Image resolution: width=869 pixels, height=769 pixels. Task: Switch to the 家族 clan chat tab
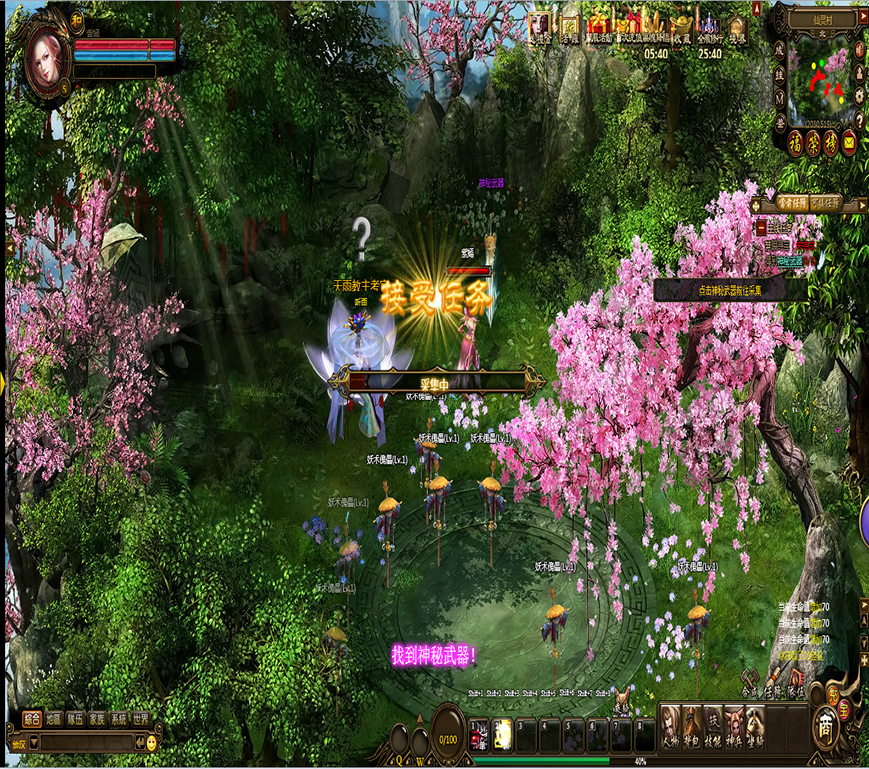97,718
